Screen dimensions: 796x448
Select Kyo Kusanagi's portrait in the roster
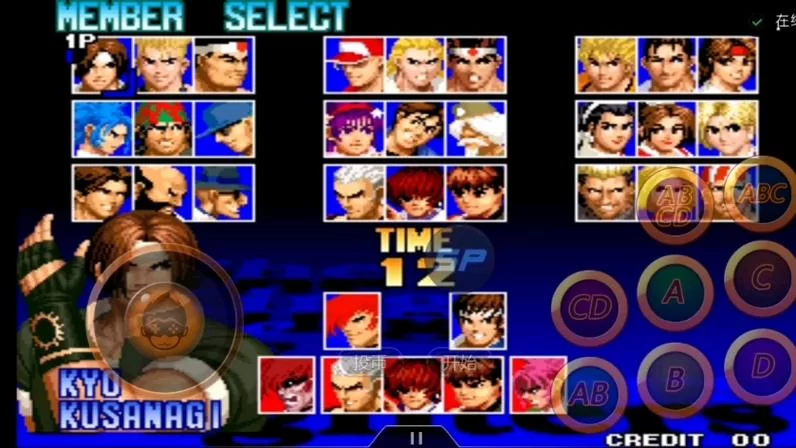tap(102, 65)
